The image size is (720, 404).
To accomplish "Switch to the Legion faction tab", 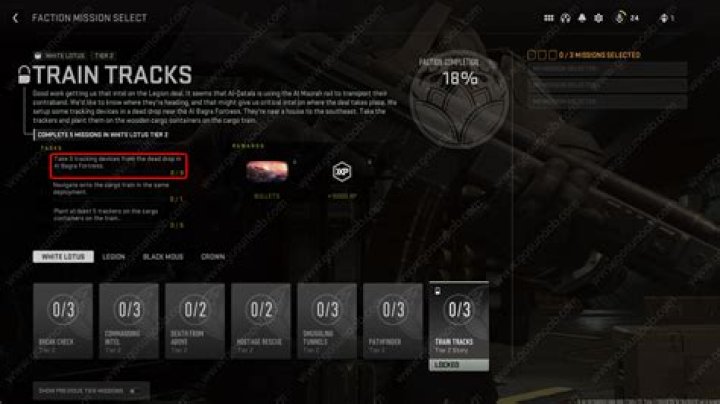I will click(114, 257).
